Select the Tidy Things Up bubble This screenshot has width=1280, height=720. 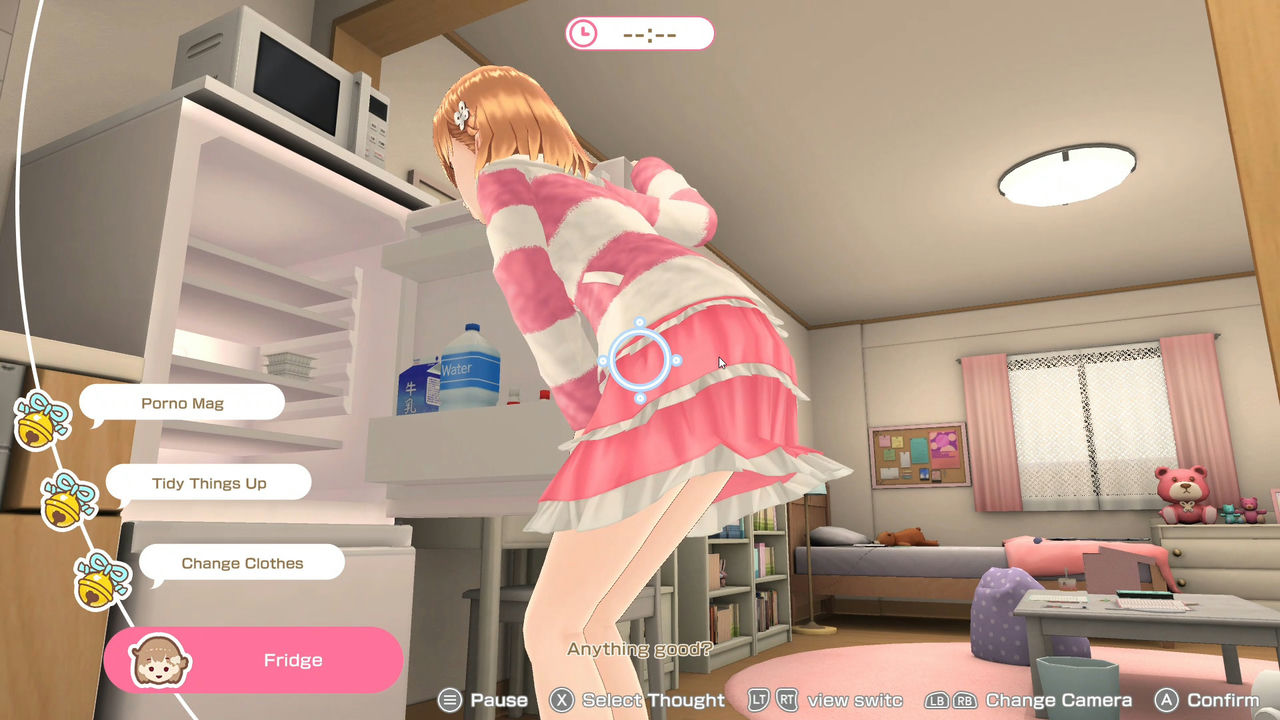point(208,482)
